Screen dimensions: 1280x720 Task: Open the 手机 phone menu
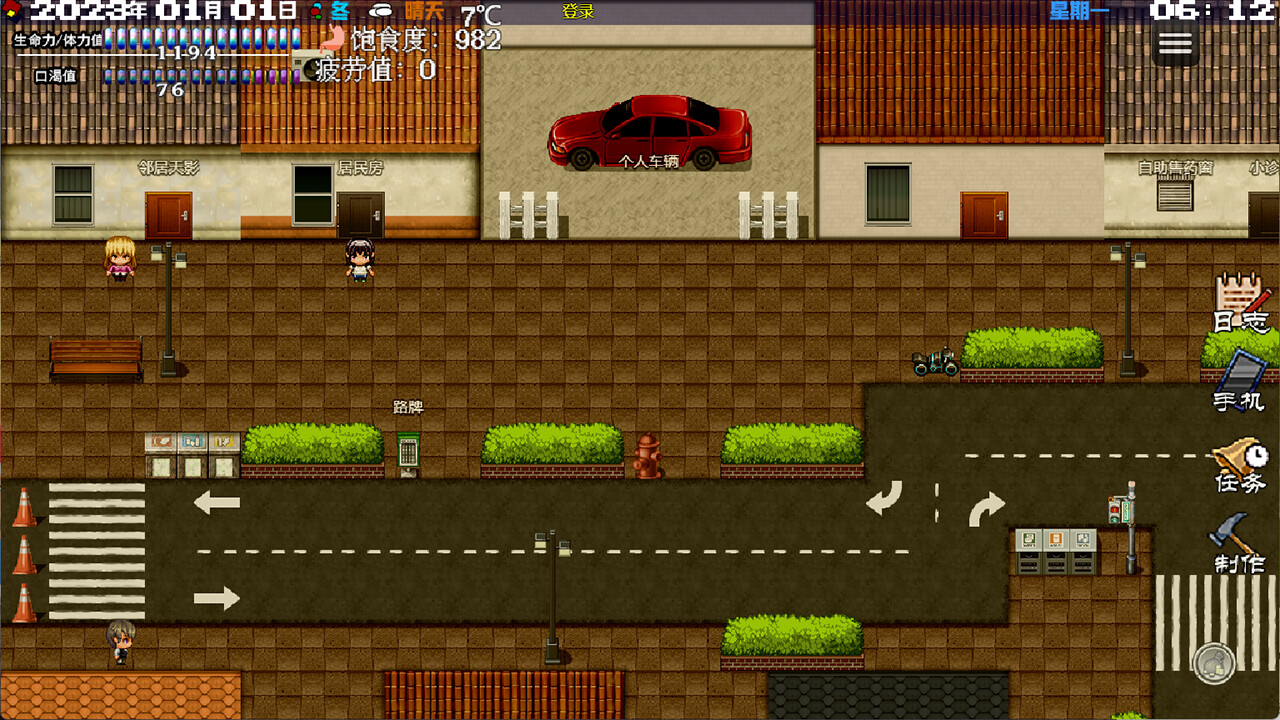coord(1239,385)
